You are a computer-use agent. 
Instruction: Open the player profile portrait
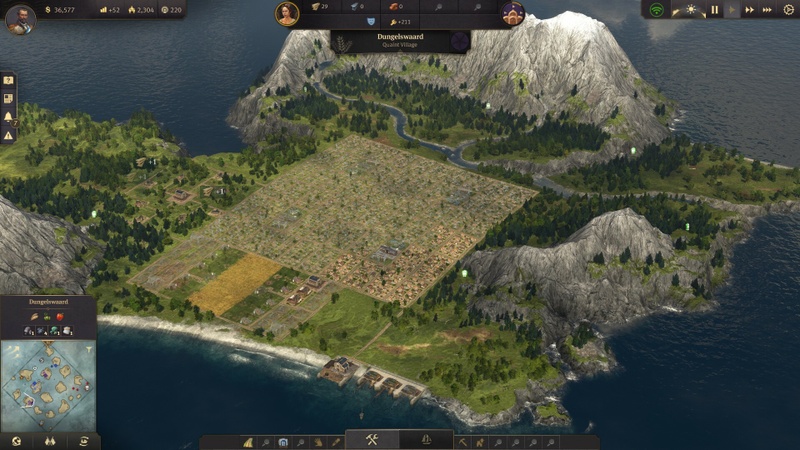(x=19, y=19)
